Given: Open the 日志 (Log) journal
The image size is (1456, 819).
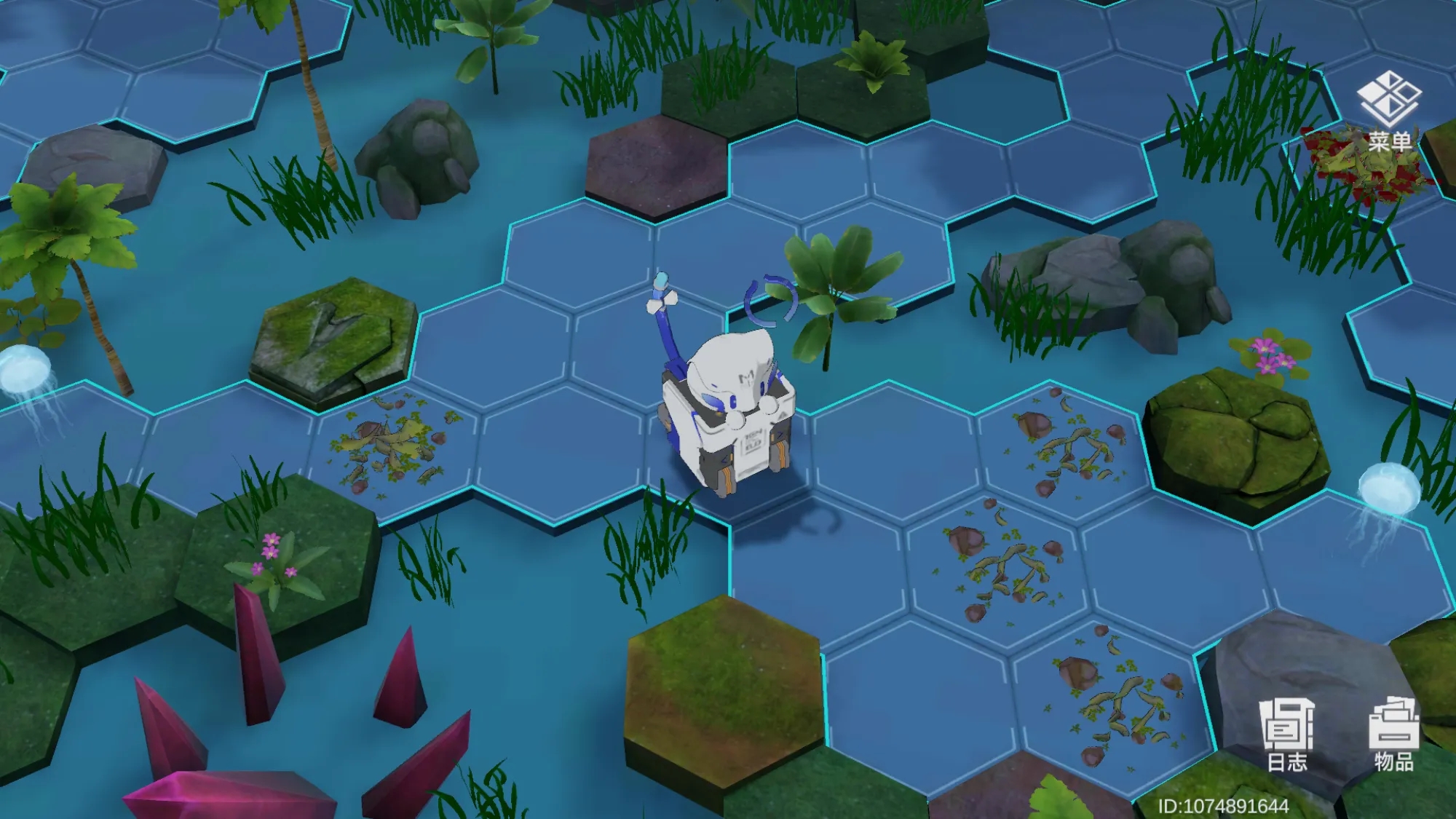Looking at the screenshot, I should (1287, 734).
